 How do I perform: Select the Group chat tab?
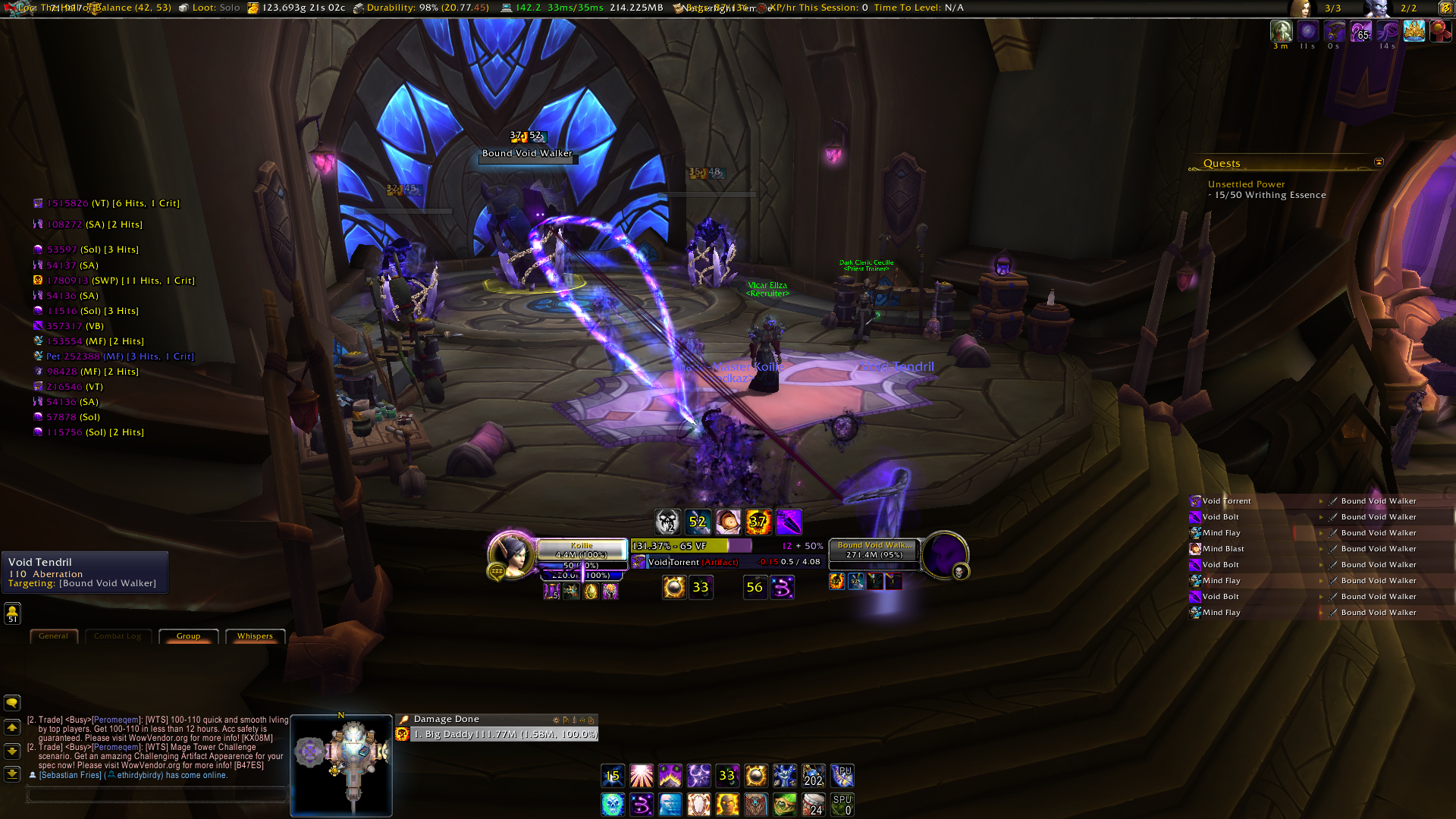click(188, 636)
